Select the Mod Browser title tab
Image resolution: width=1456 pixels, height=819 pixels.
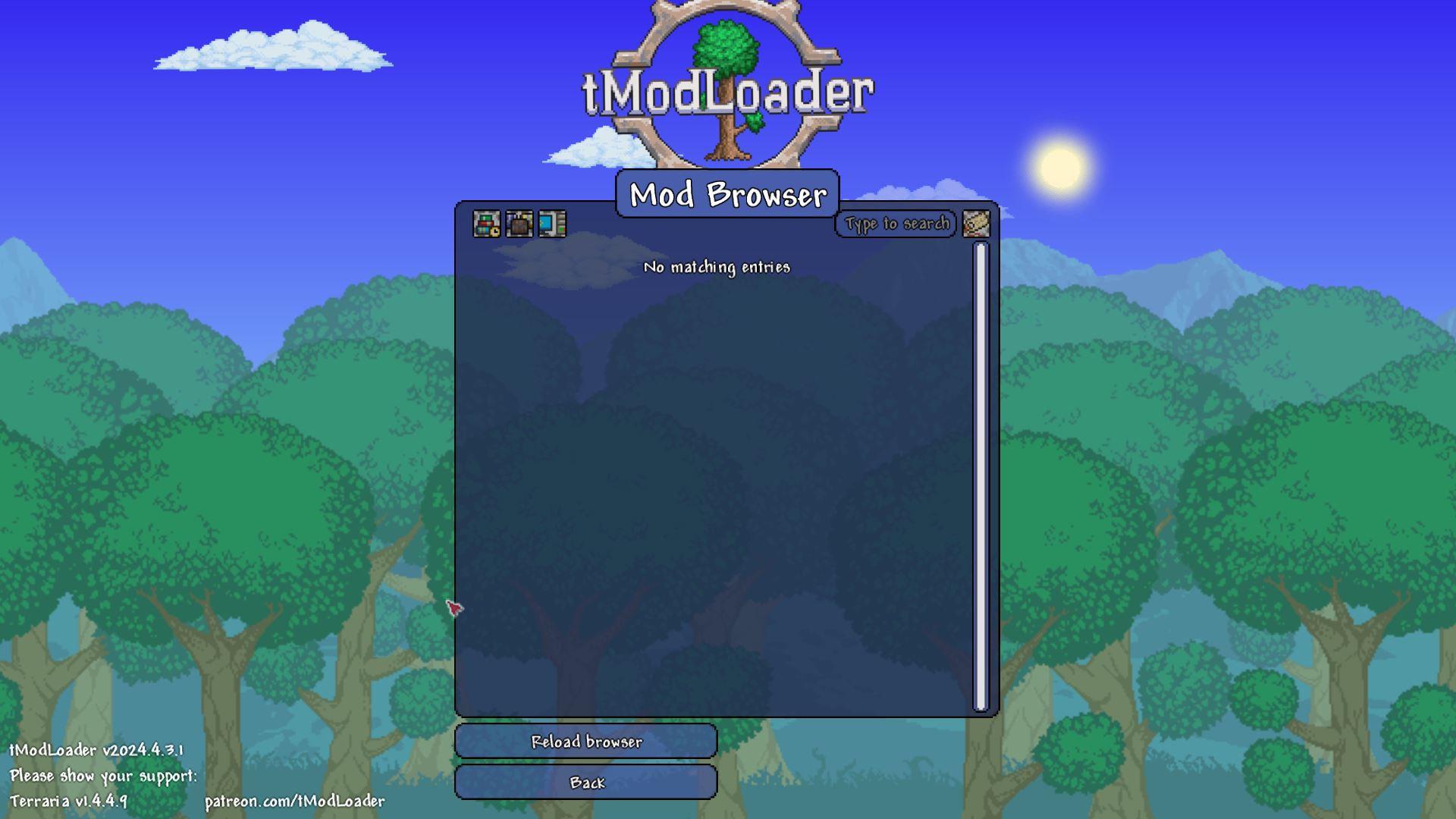[726, 195]
